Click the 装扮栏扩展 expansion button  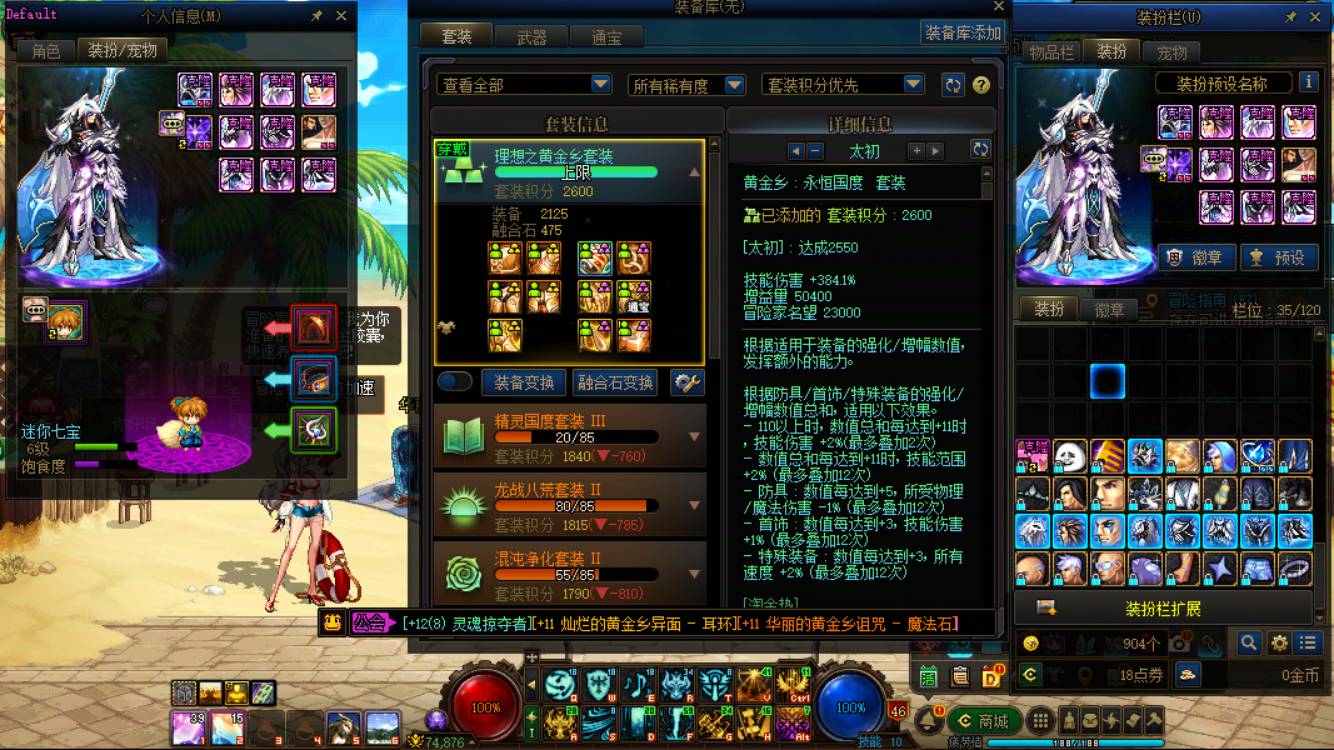1163,606
